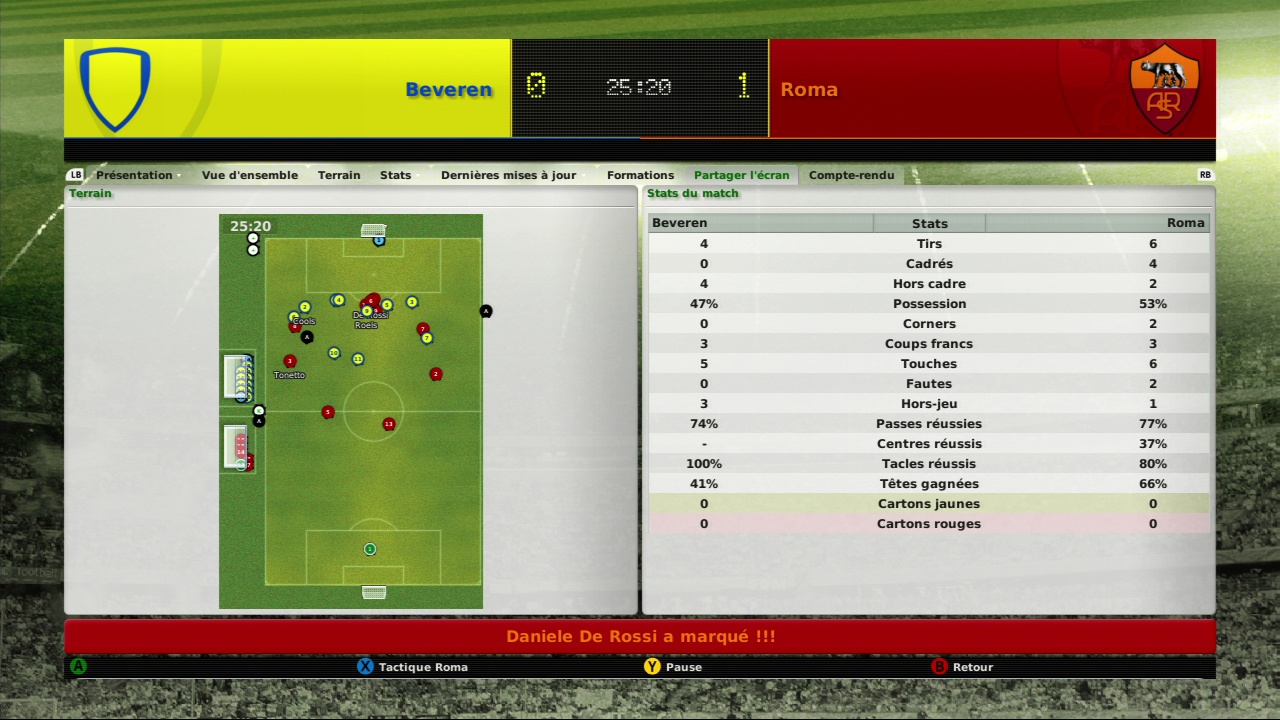Open the Compte-rendu tab
Screen dimensions: 1280x720
pos(851,175)
